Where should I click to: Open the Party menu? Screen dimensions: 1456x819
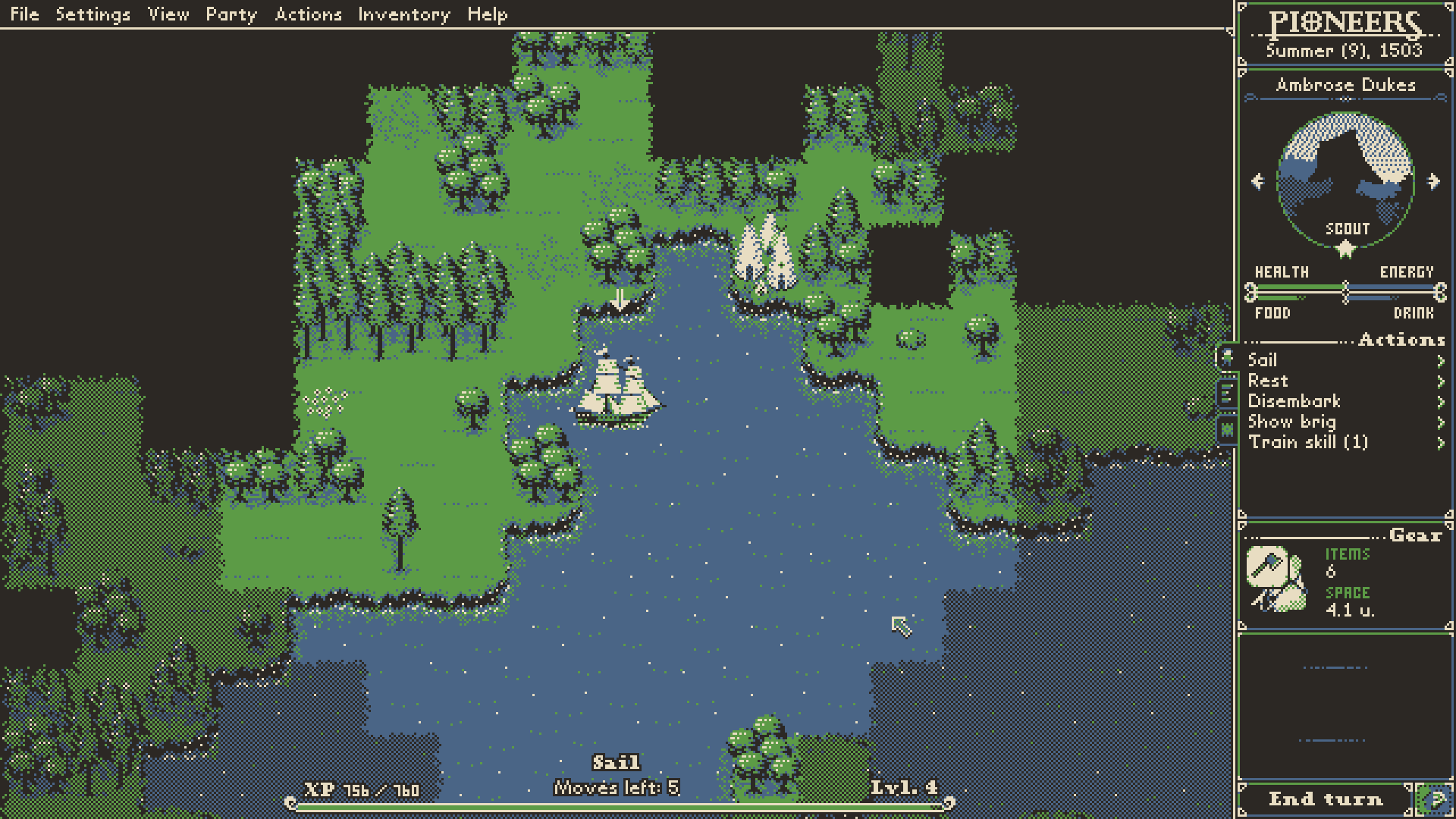[x=231, y=14]
